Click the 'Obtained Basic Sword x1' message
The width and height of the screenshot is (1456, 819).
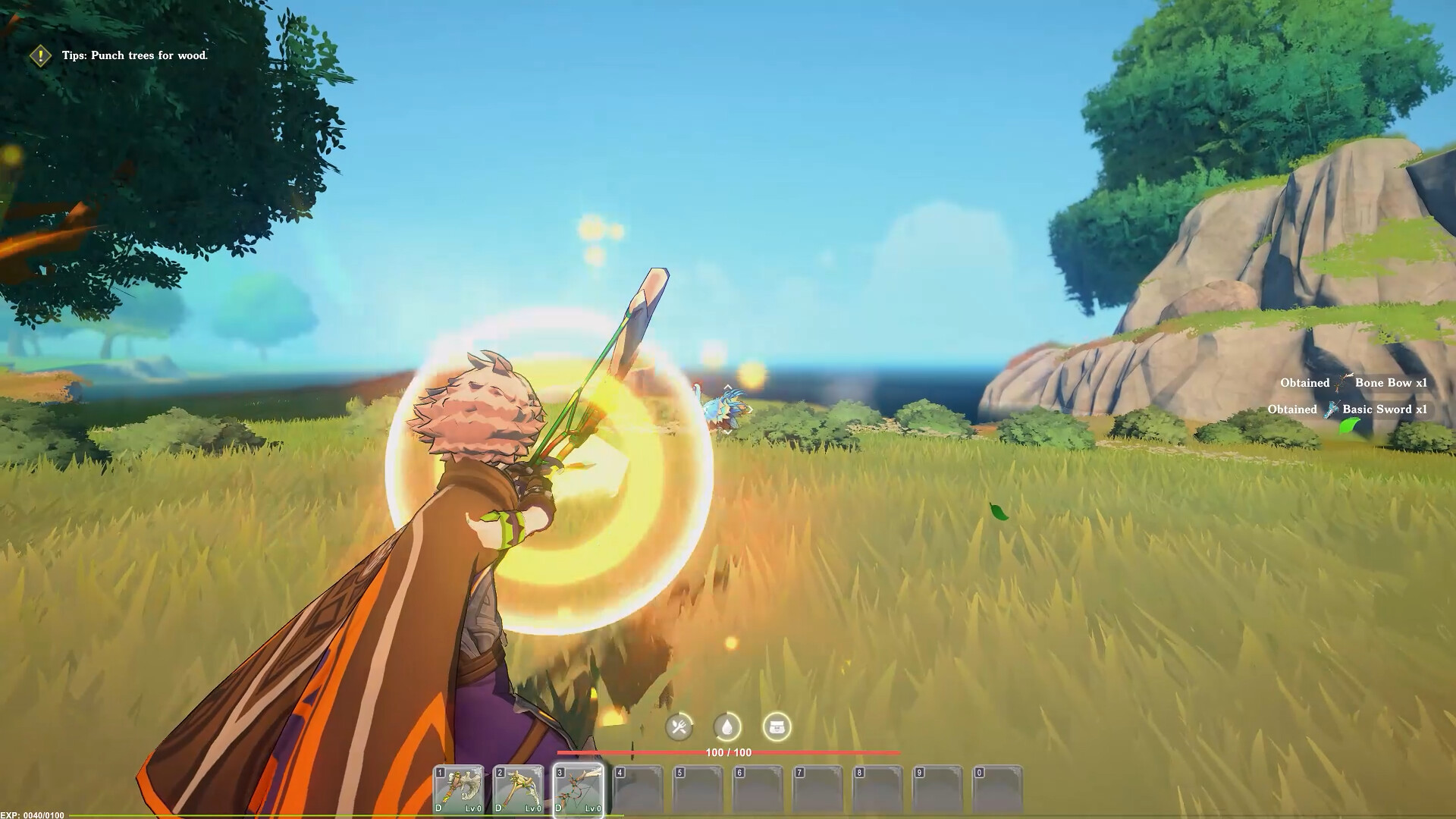[1350, 409]
